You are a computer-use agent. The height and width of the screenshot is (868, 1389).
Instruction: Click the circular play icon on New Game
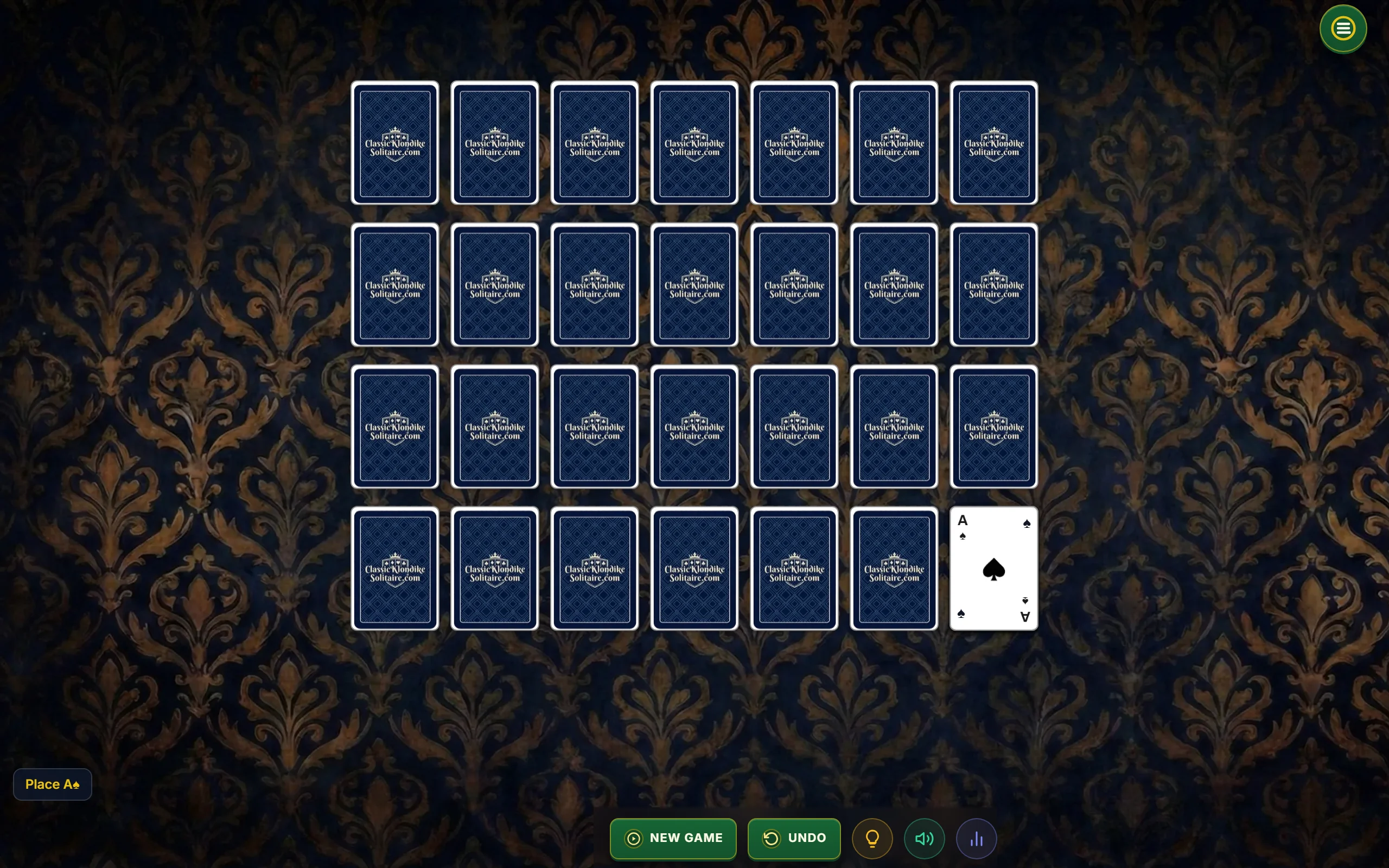coord(633,838)
